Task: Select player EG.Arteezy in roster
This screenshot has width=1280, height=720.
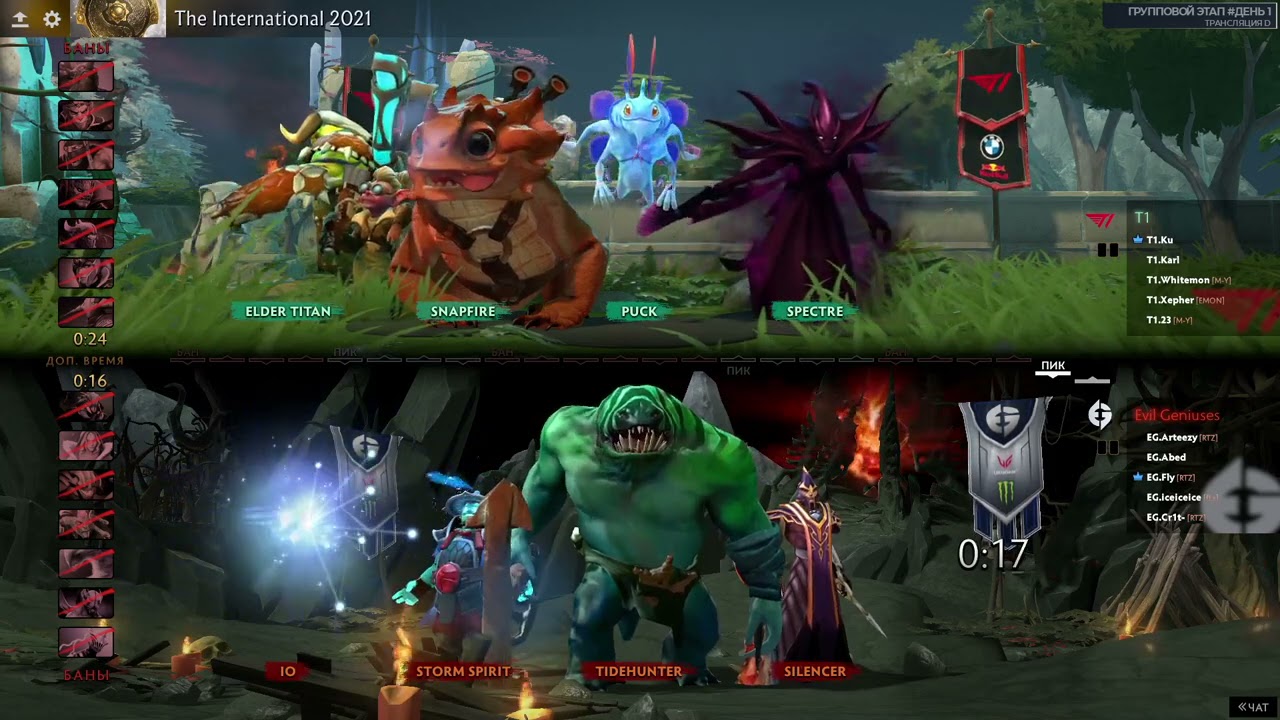Action: pyautogui.click(x=1172, y=437)
